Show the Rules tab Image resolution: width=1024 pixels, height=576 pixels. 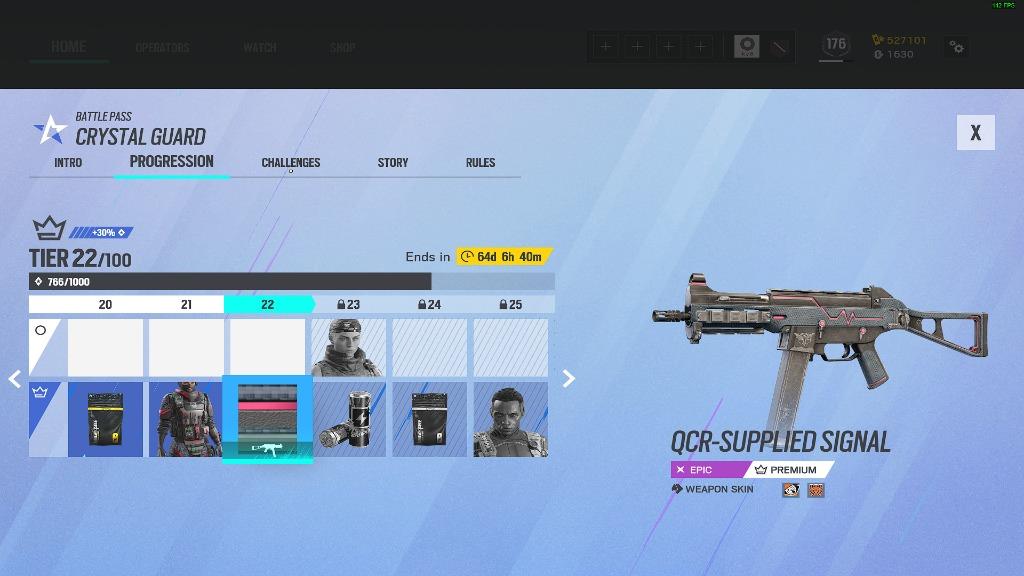coord(480,162)
